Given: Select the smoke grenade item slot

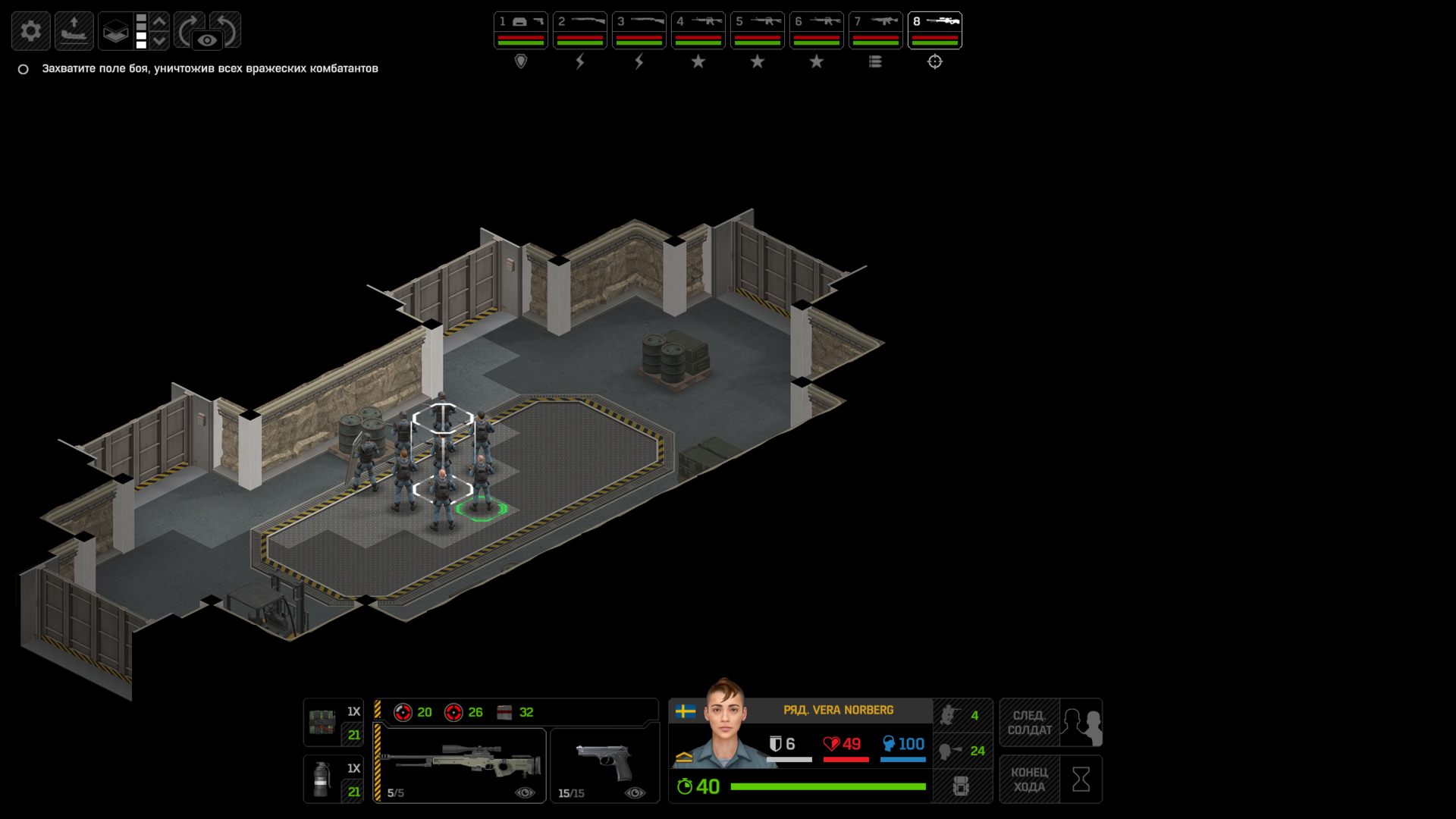Looking at the screenshot, I should pyautogui.click(x=333, y=779).
